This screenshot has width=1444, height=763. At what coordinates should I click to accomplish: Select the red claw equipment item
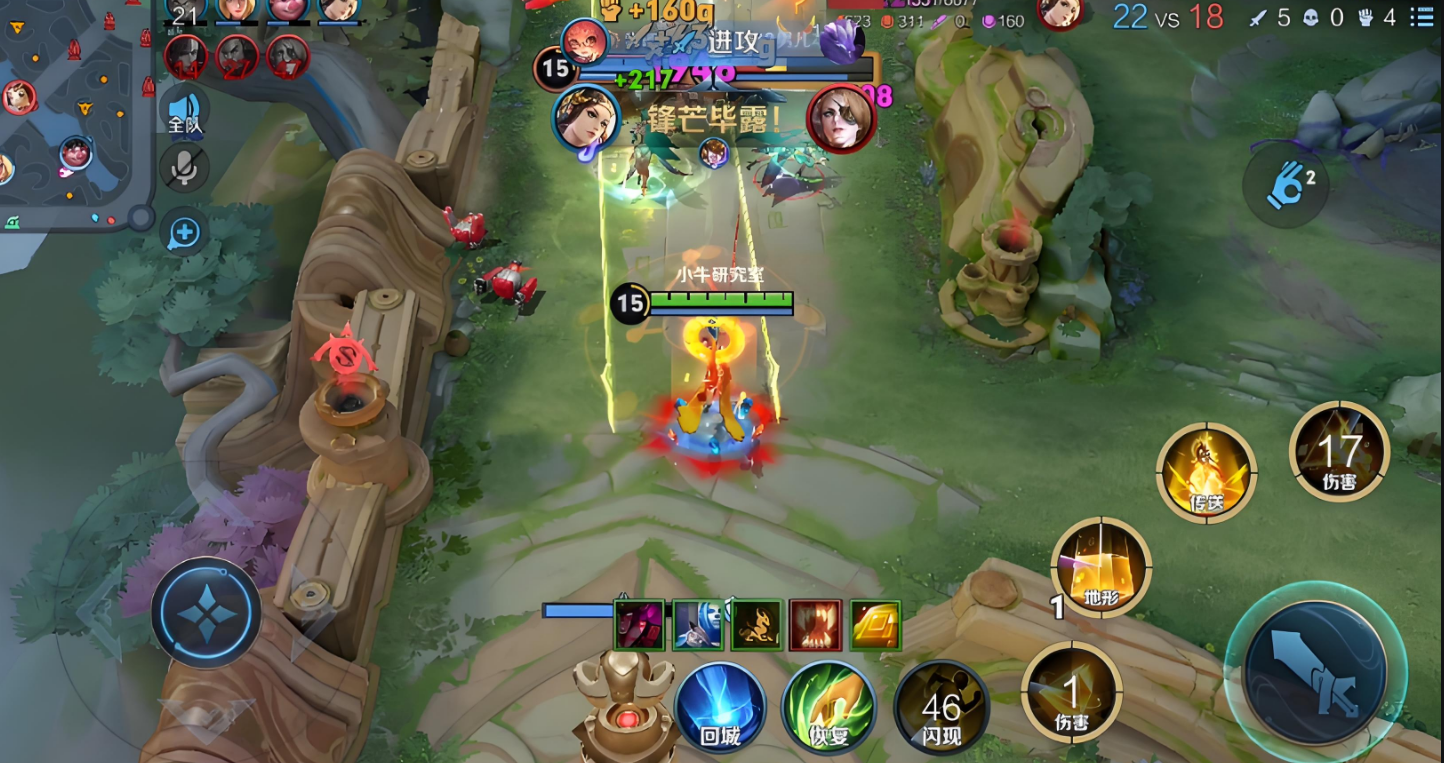(x=816, y=625)
